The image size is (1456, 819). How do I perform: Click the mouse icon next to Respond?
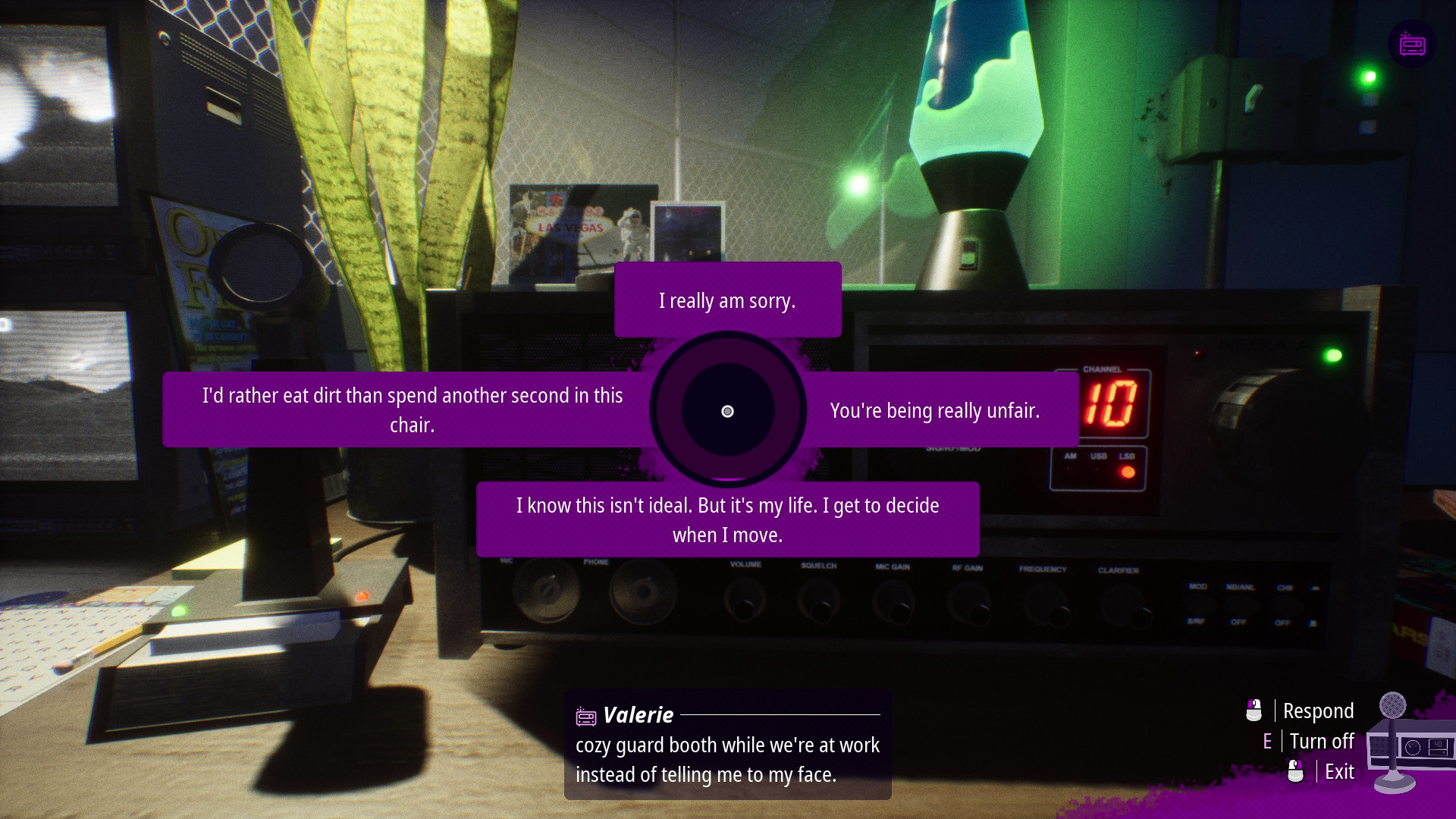click(1254, 711)
